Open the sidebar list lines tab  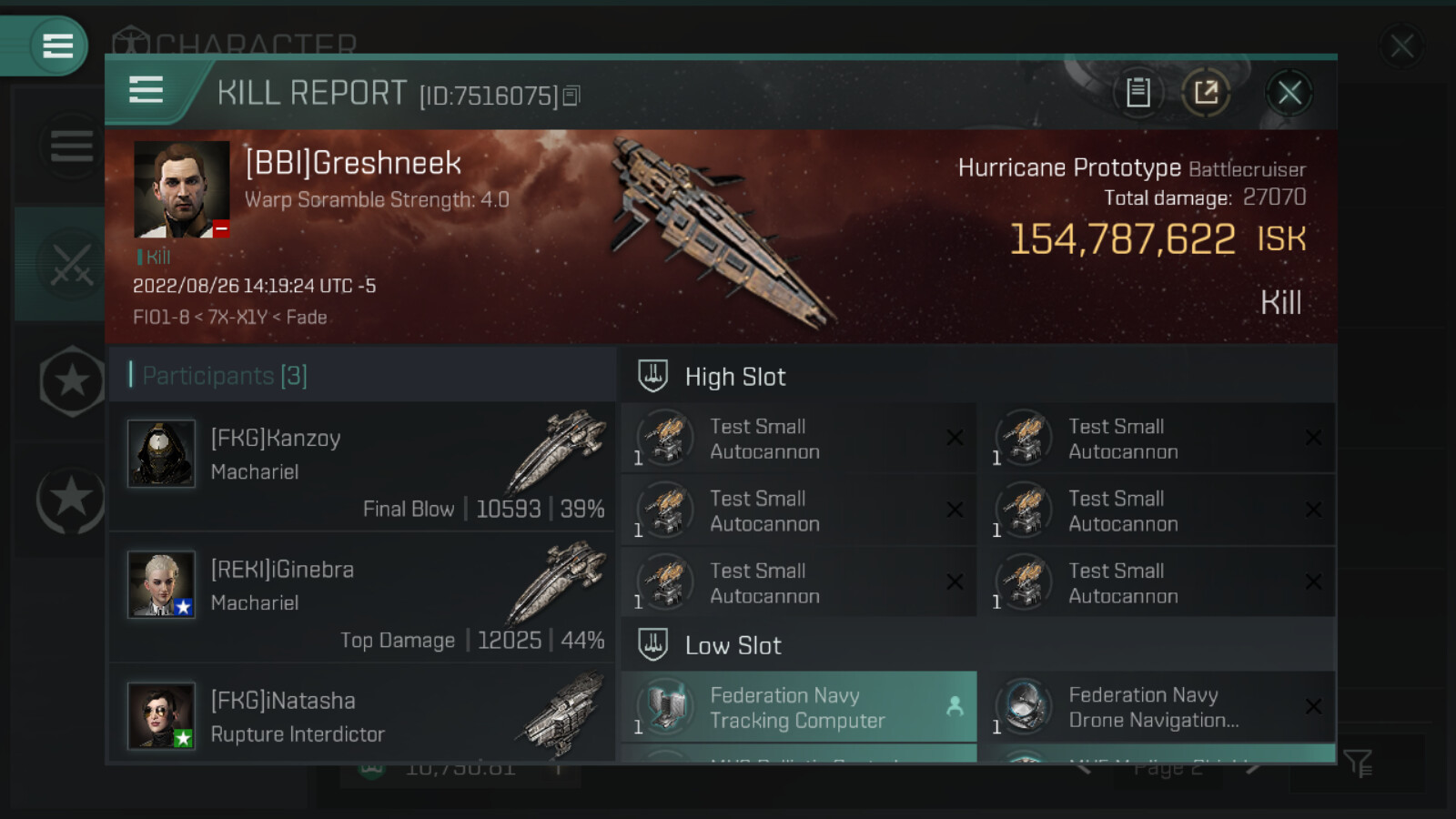[71, 146]
